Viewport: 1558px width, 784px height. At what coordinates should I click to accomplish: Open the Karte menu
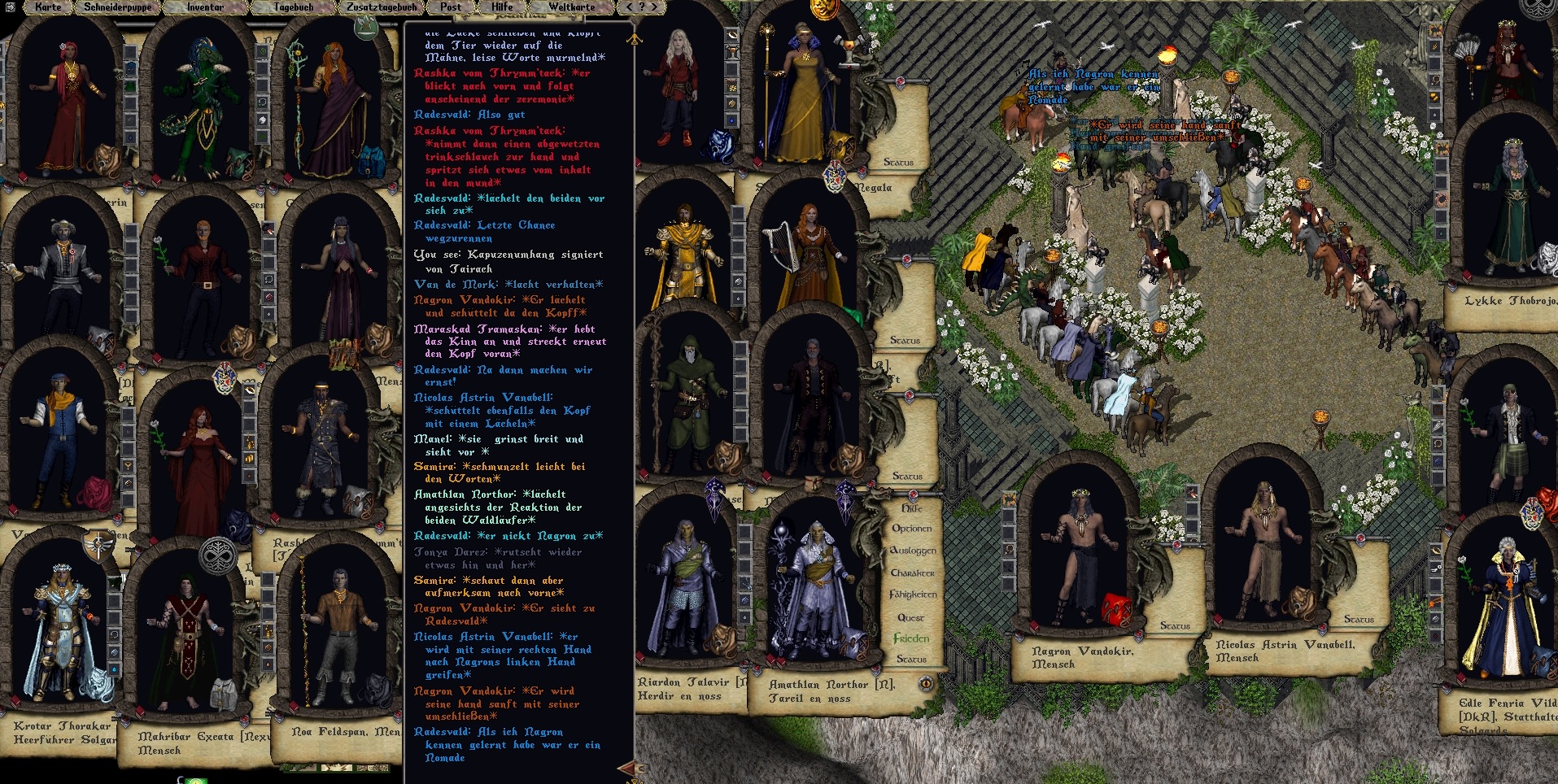tap(48, 7)
